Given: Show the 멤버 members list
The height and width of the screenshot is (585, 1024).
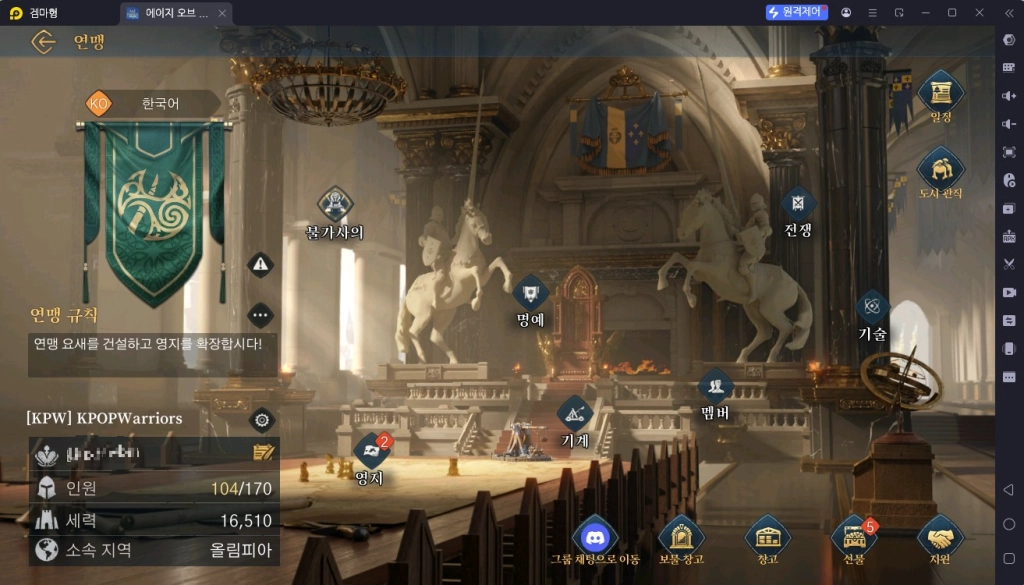Looking at the screenshot, I should point(715,386).
